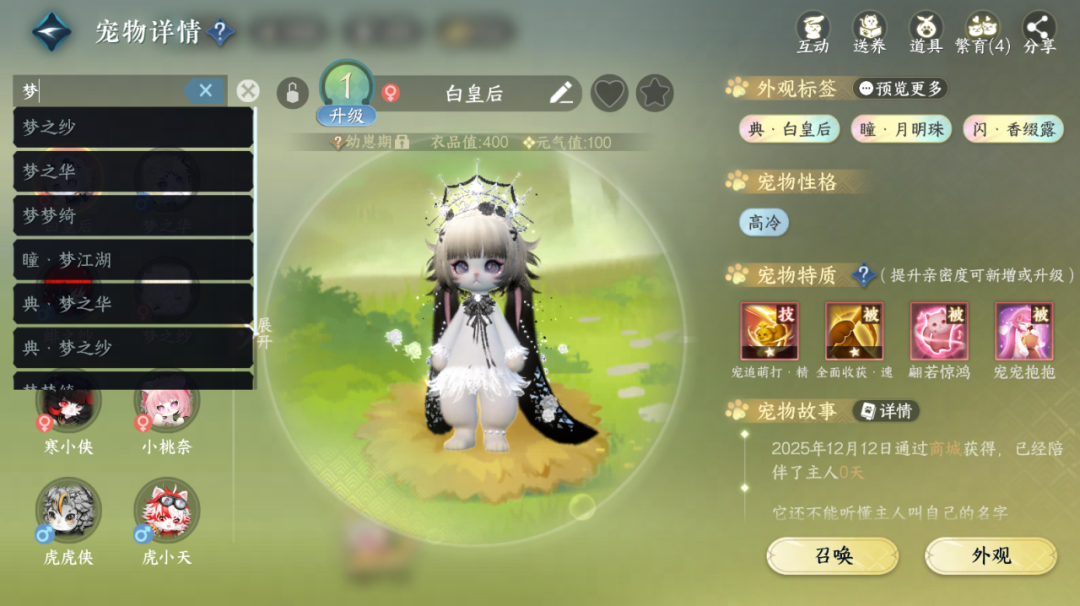Screen dimensions: 1080x606
Task: Clear the search box text
Action: click(205, 91)
